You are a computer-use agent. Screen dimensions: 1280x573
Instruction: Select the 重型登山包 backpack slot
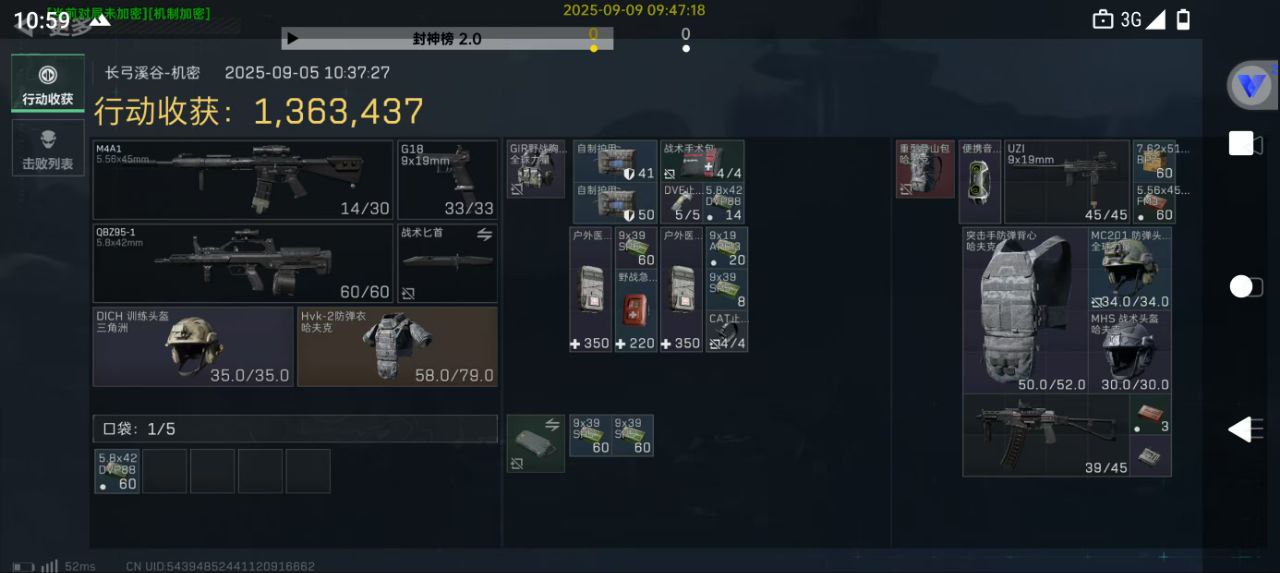tap(925, 169)
